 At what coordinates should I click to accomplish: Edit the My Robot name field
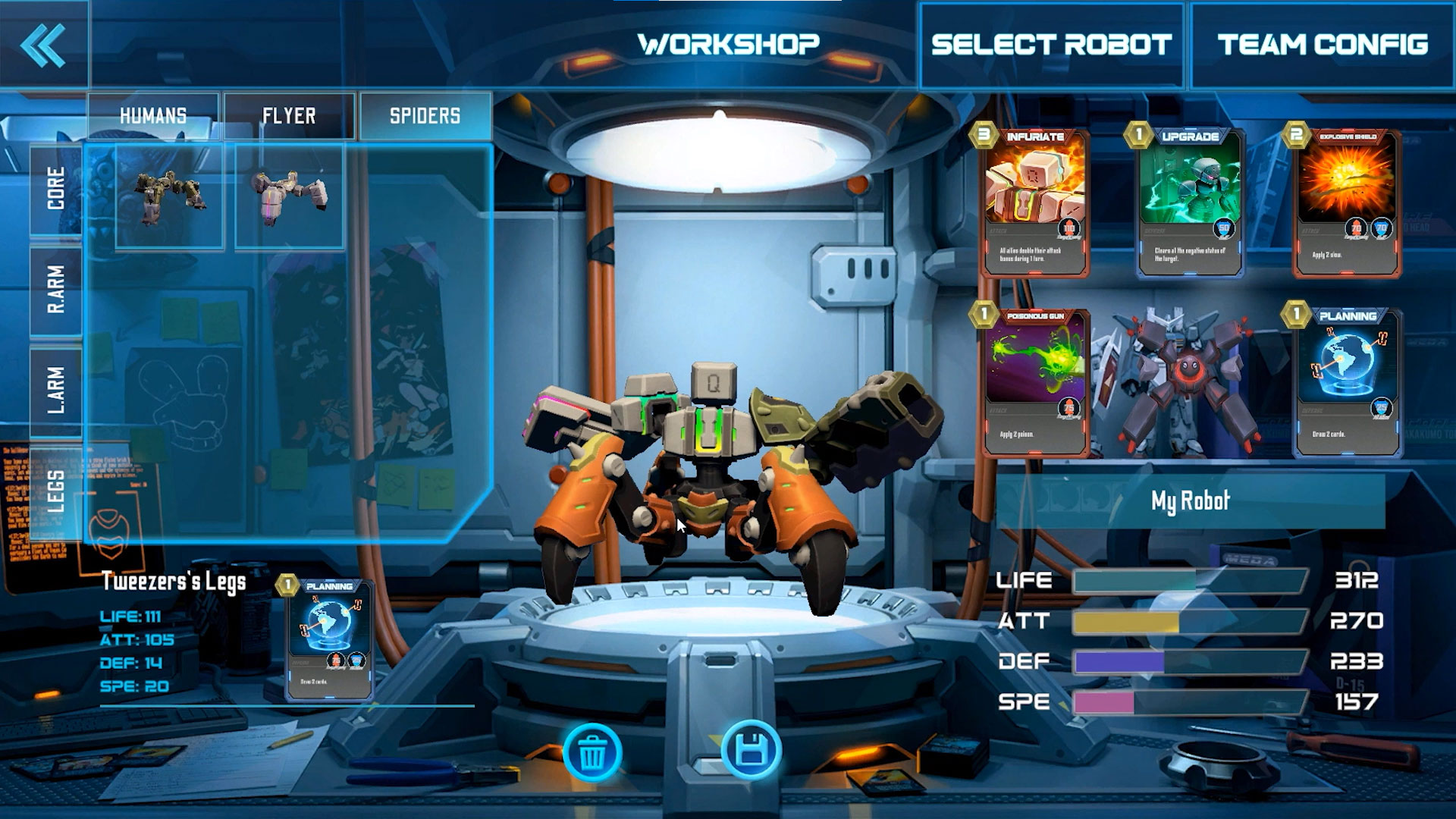(1190, 500)
